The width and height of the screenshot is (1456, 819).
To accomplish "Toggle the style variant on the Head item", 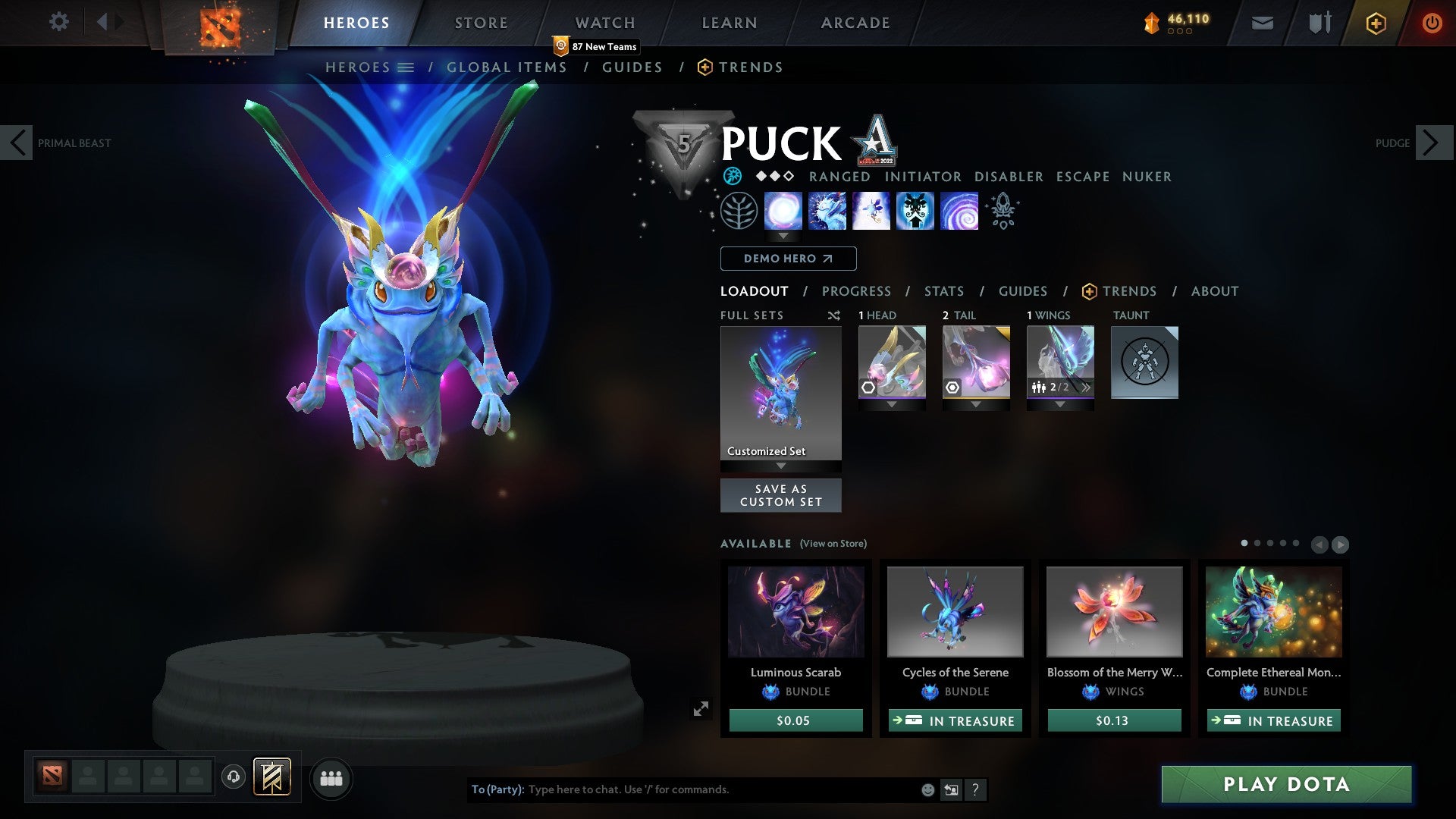I will [x=868, y=388].
